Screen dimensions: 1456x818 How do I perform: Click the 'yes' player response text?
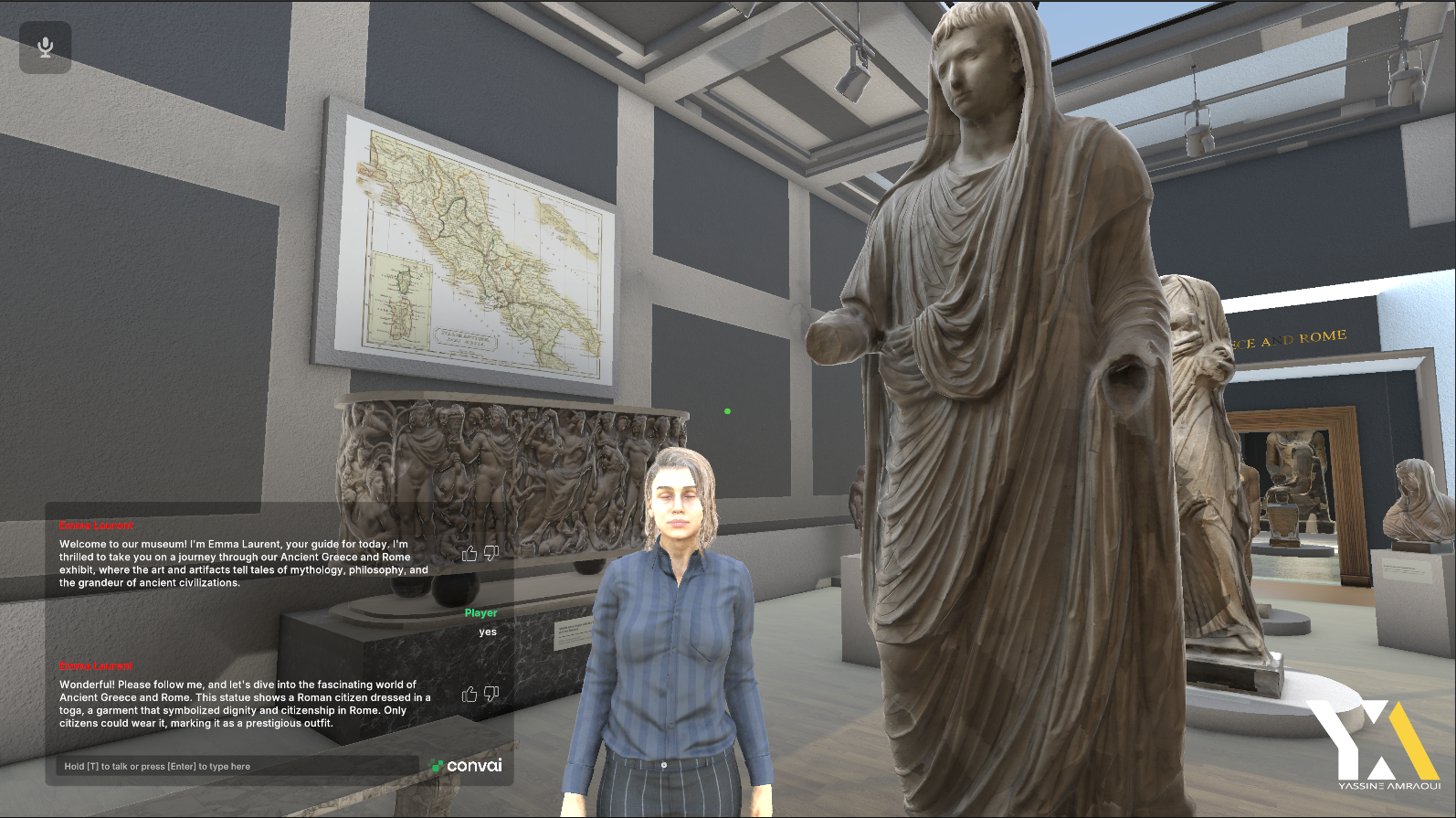[x=487, y=632]
